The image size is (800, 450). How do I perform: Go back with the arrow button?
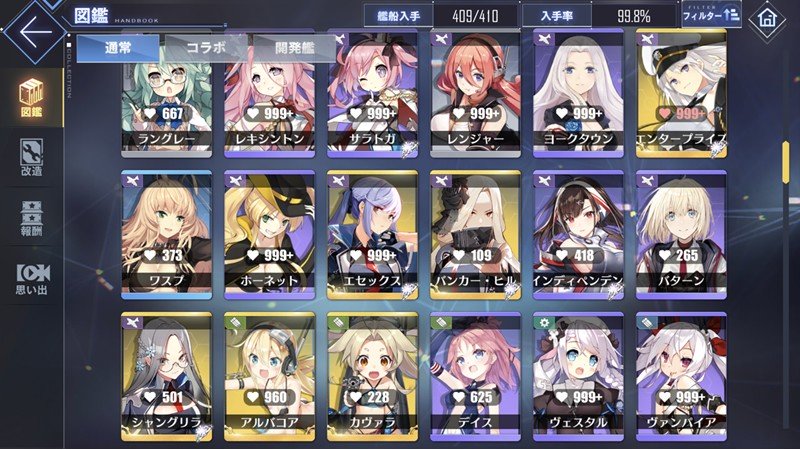(x=34, y=30)
